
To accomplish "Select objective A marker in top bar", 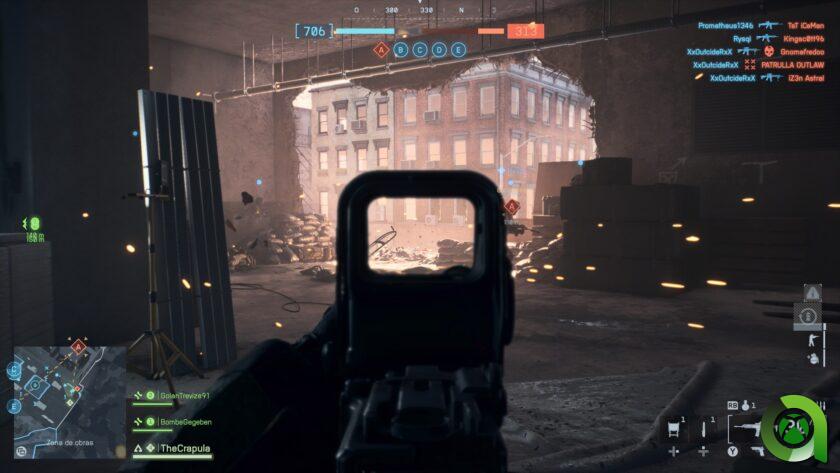I will click(x=380, y=49).
